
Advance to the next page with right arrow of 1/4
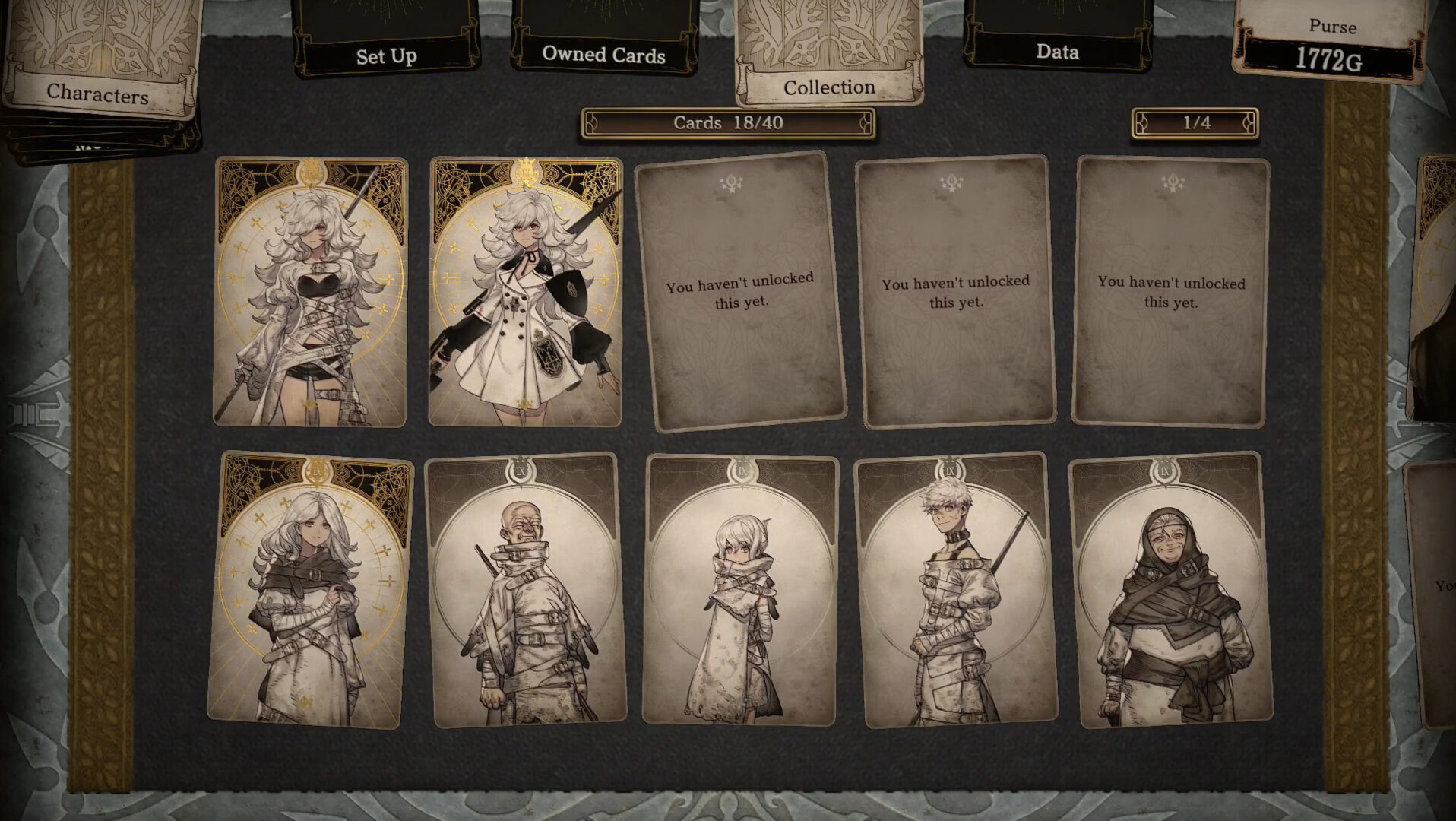(x=1248, y=123)
